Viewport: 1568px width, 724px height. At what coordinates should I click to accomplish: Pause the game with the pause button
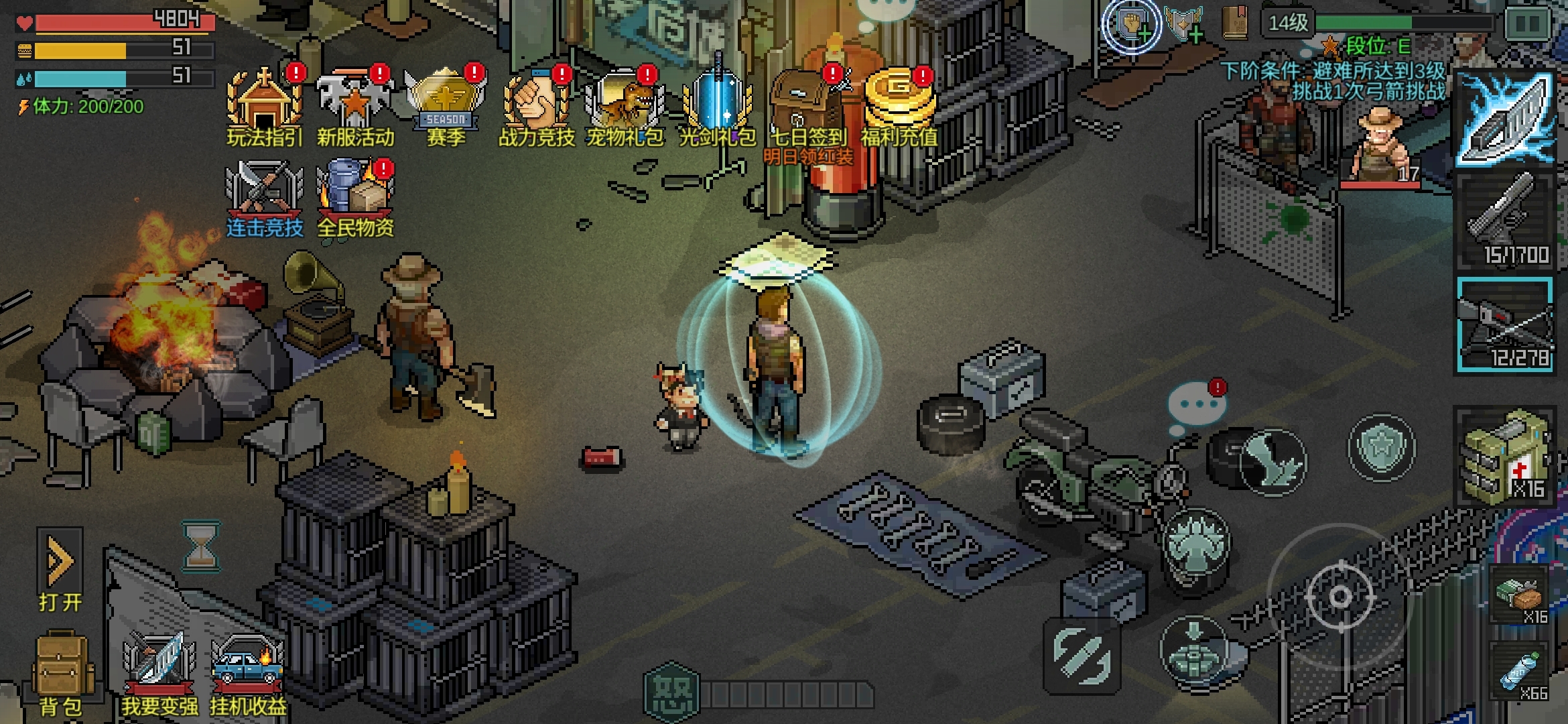point(1528,24)
